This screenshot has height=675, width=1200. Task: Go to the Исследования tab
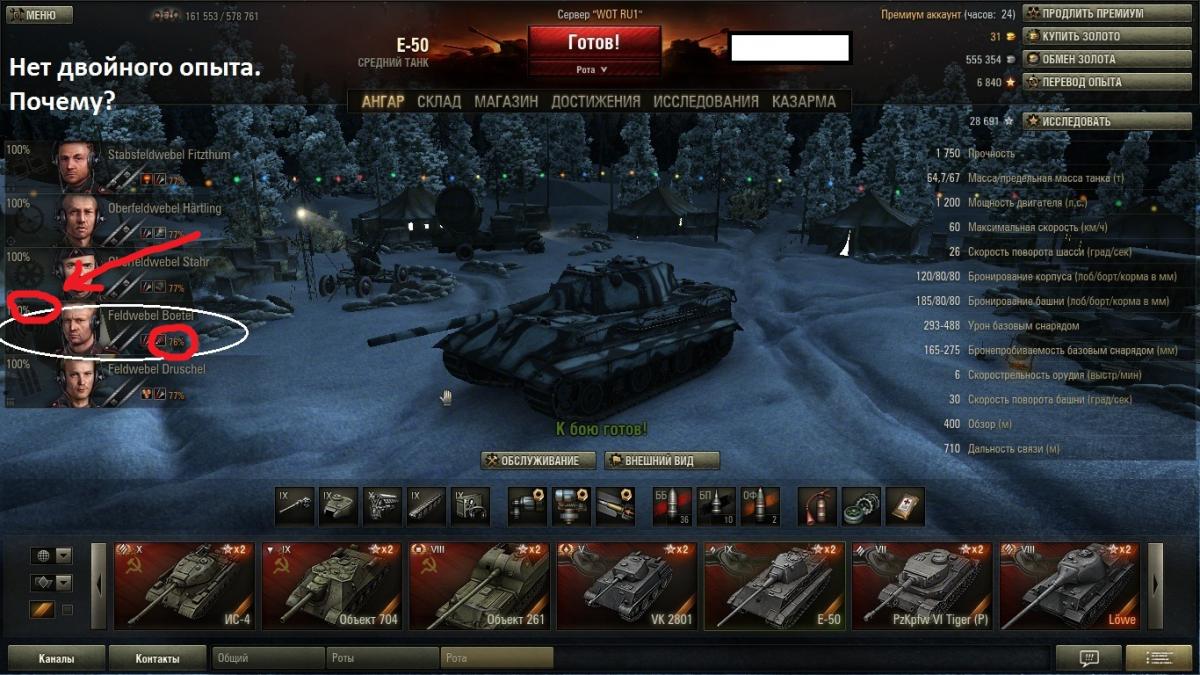click(706, 101)
